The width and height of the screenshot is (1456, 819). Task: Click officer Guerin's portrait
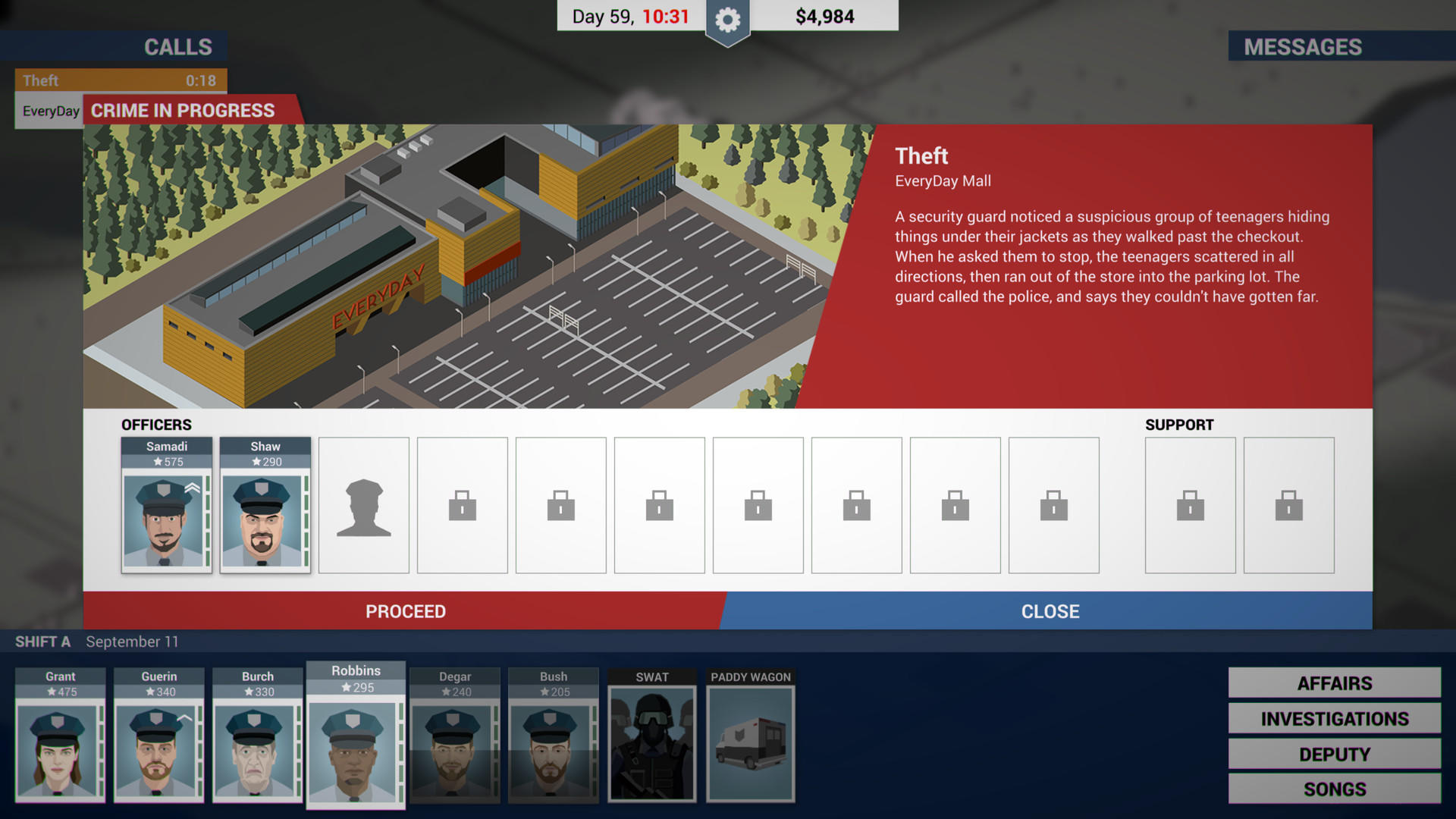(158, 736)
